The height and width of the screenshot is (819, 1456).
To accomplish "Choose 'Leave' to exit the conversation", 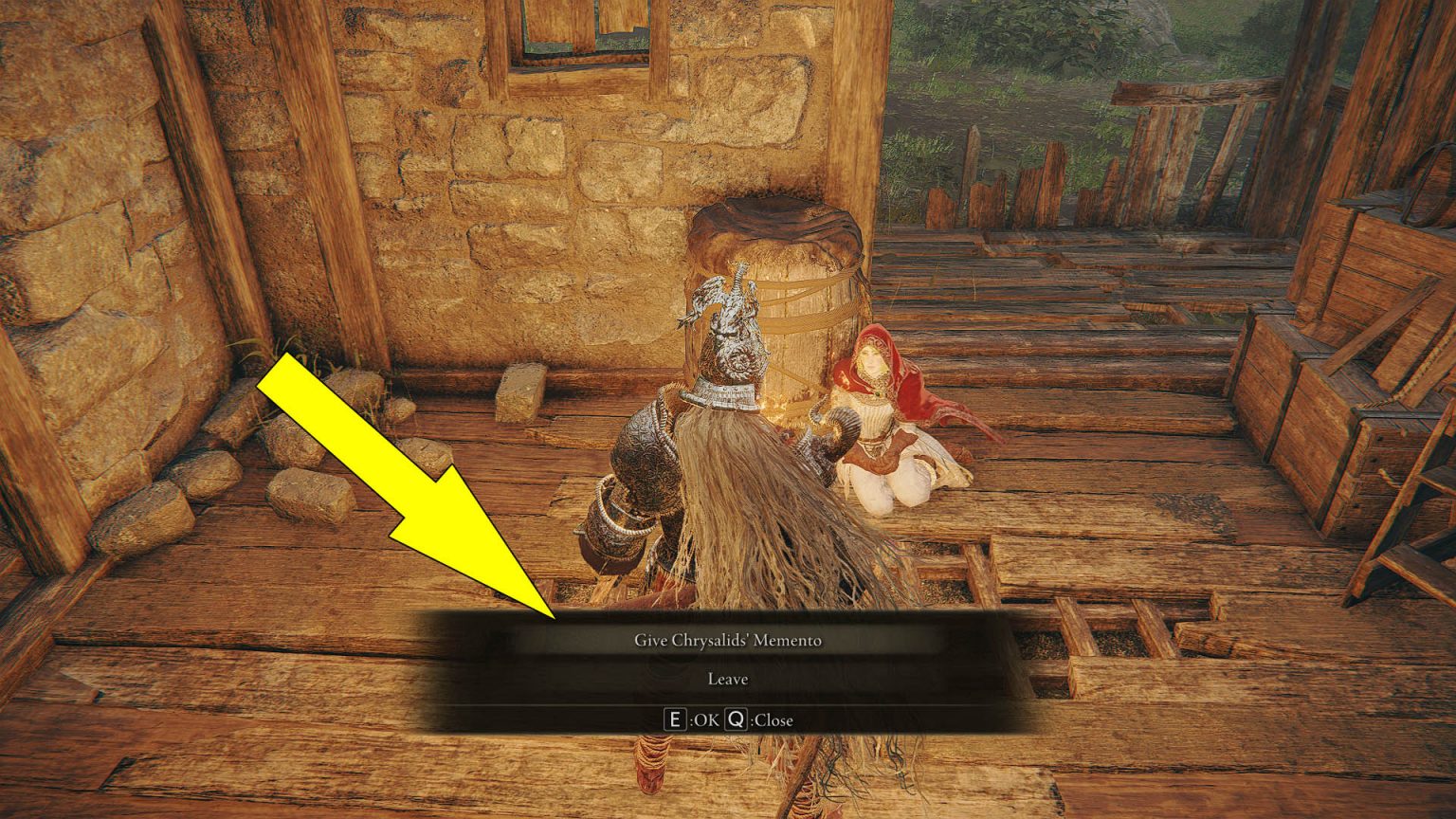I will coord(727,679).
